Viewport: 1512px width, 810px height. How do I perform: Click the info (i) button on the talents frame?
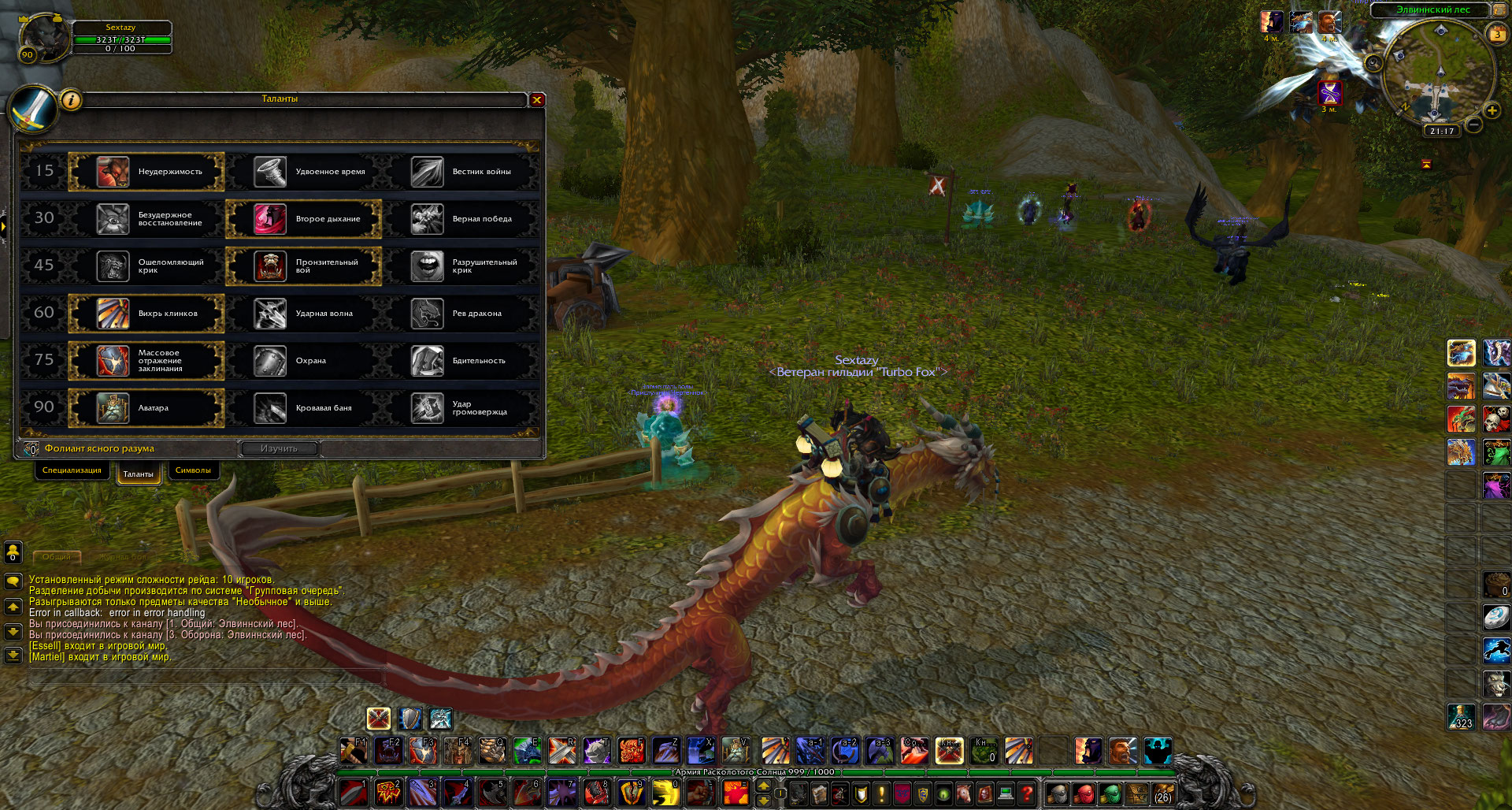(x=69, y=100)
